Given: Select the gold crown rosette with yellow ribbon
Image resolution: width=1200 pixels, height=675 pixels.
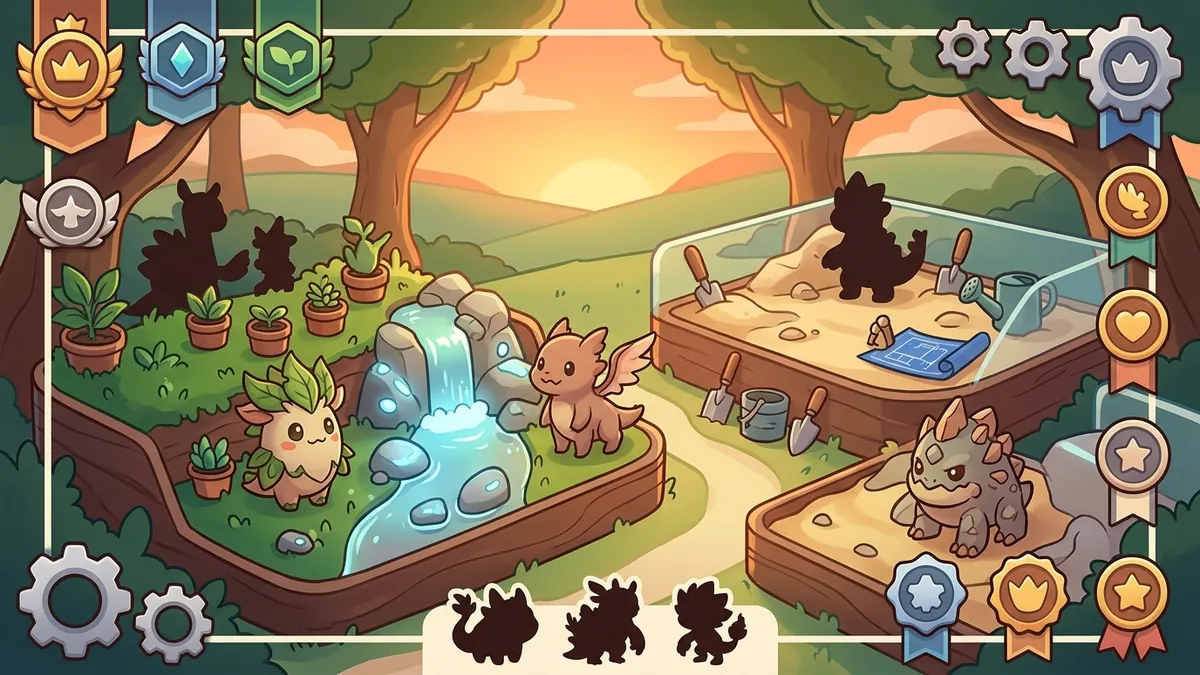Looking at the screenshot, I should click(x=1028, y=593).
